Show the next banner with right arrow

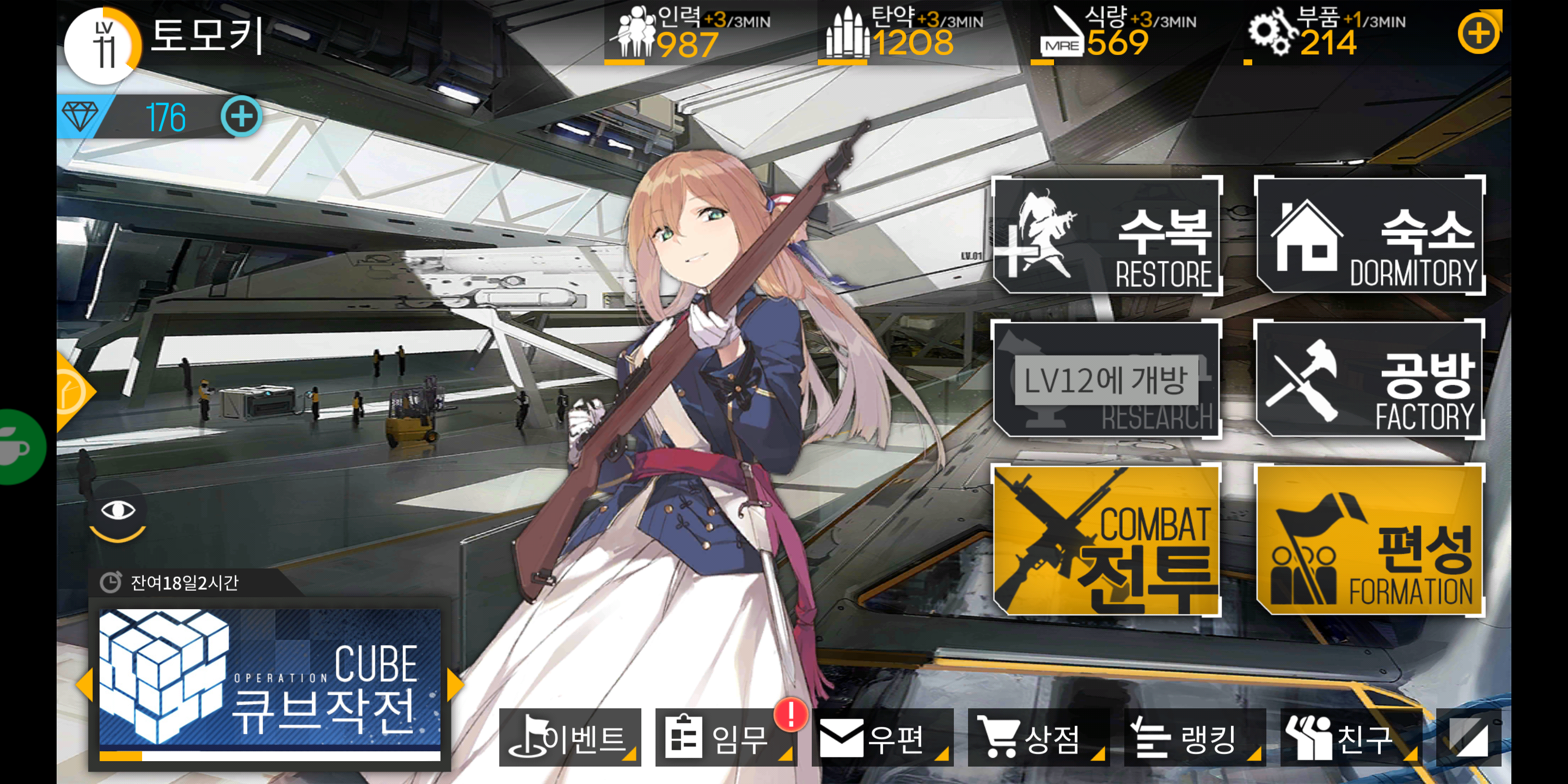click(454, 684)
